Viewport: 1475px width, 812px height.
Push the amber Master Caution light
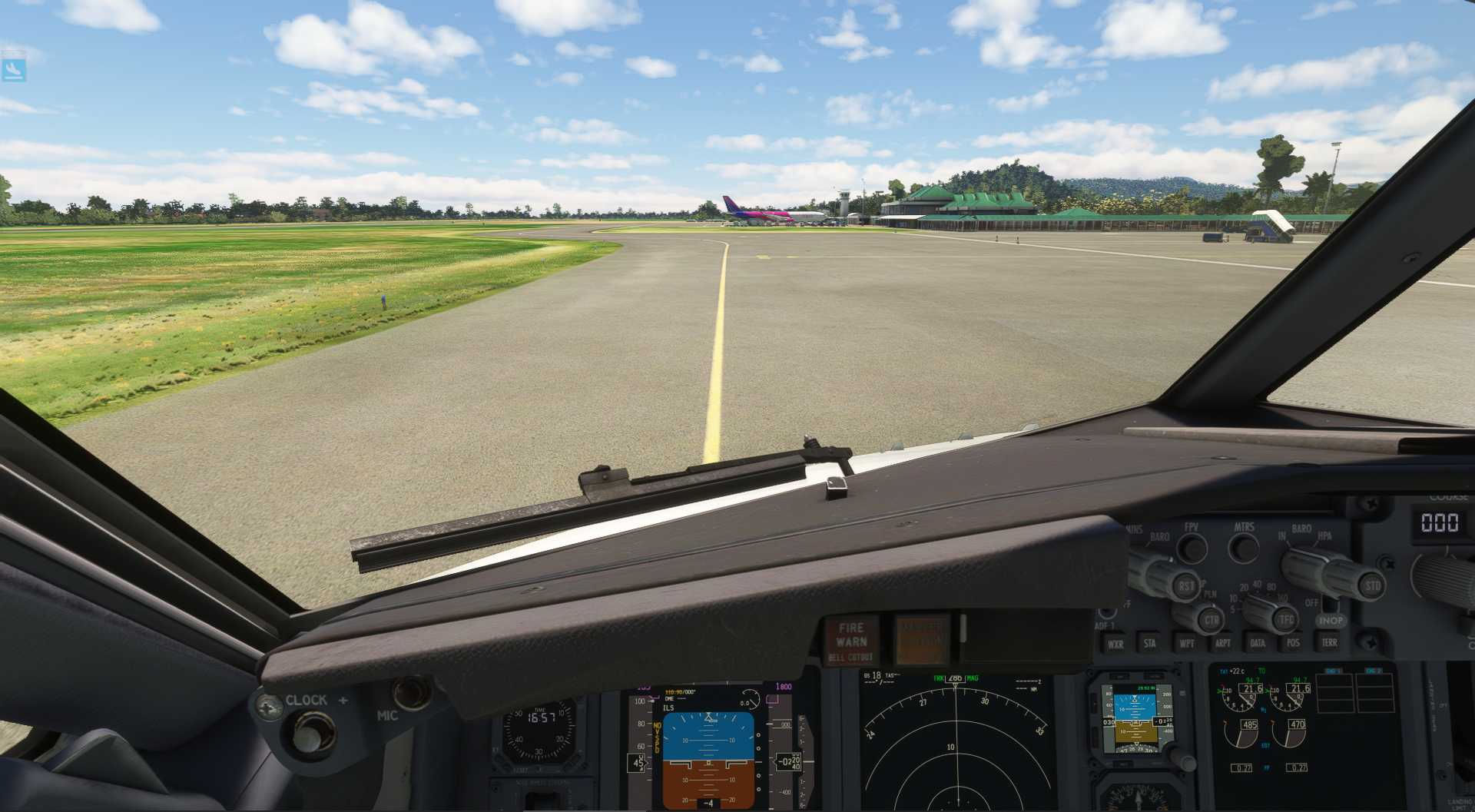tap(920, 639)
